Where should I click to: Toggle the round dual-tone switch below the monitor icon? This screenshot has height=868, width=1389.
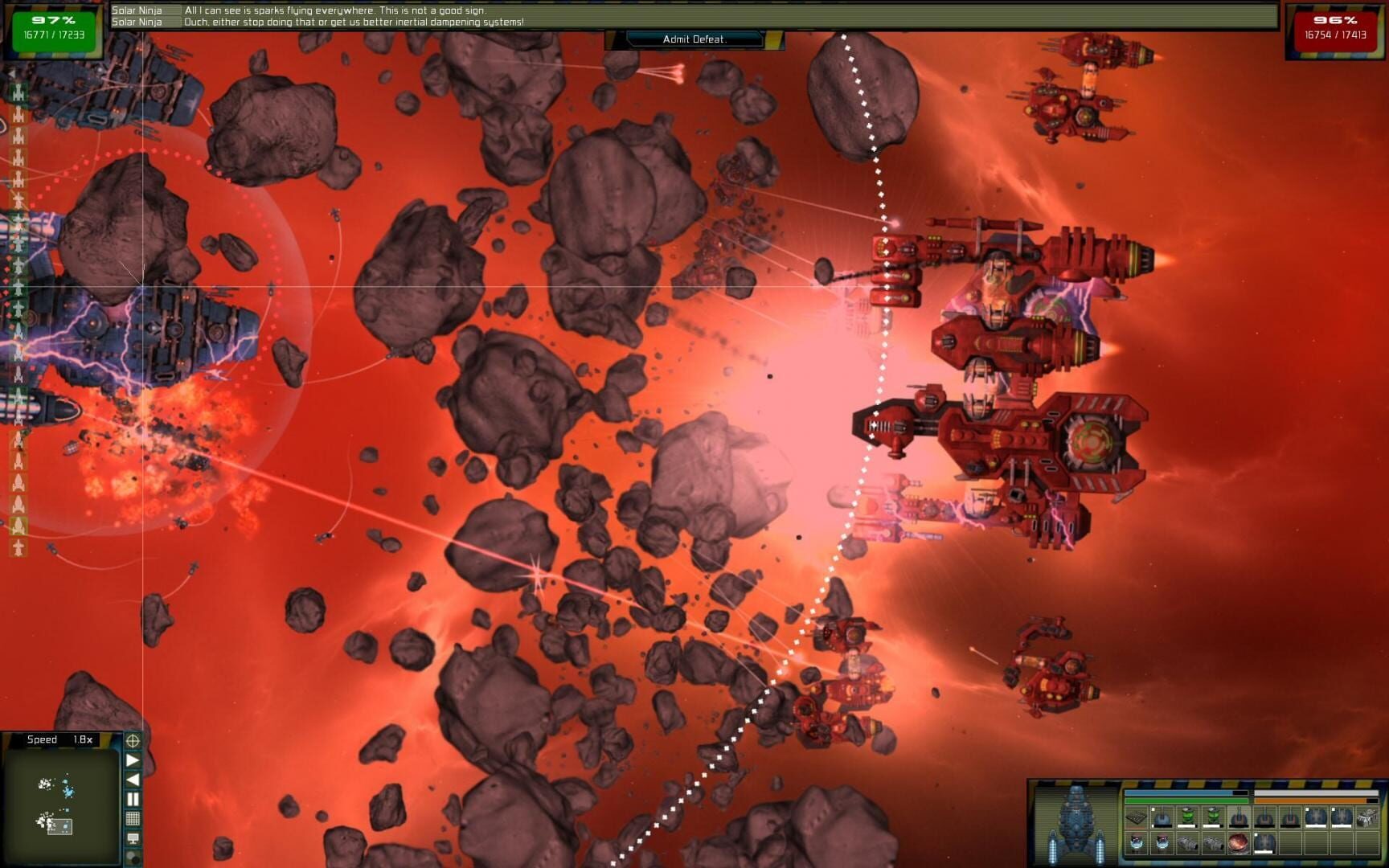tap(132, 855)
